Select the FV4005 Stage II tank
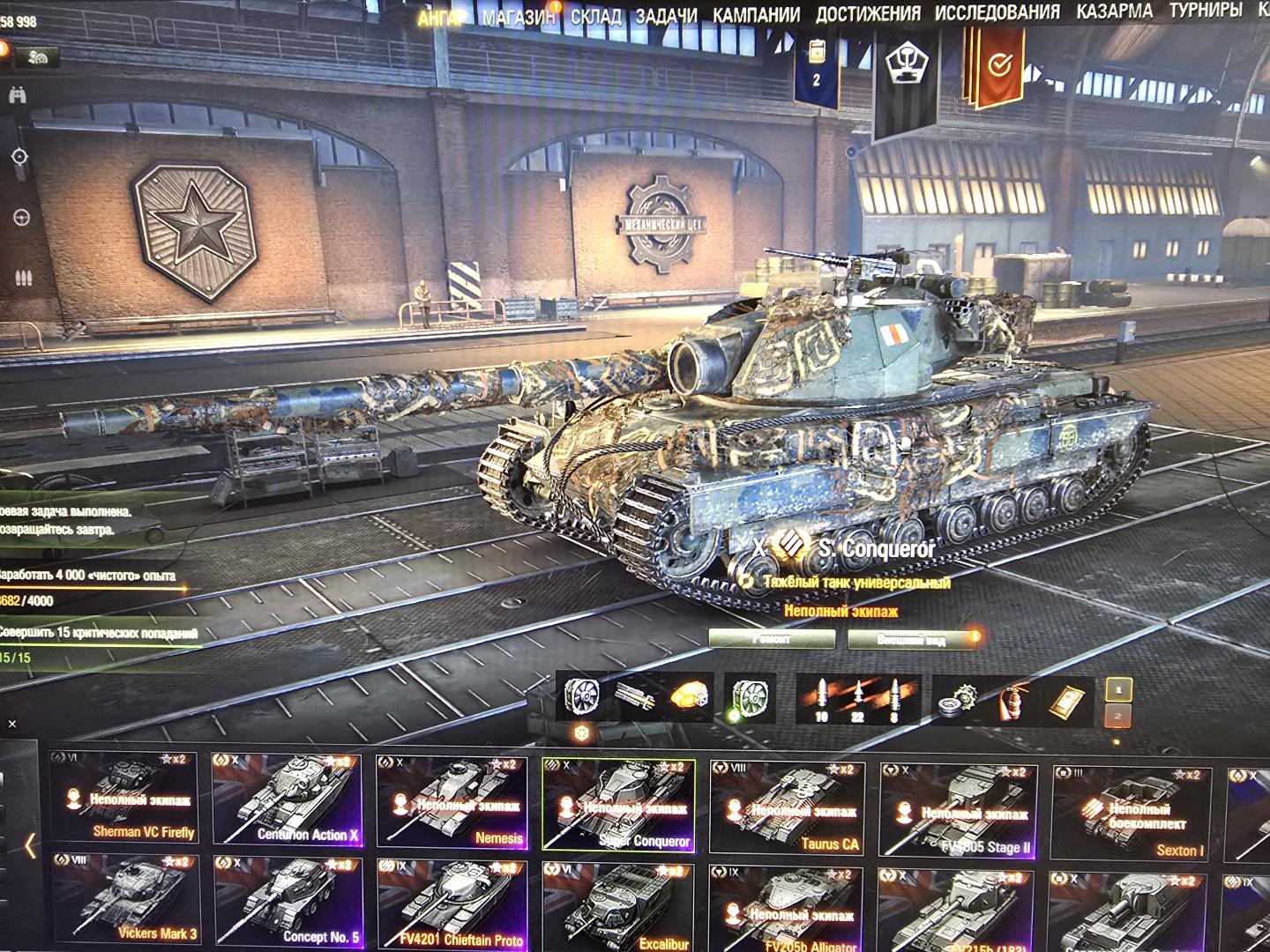Screen dimensions: 1270x952 pyautogui.click(x=959, y=811)
